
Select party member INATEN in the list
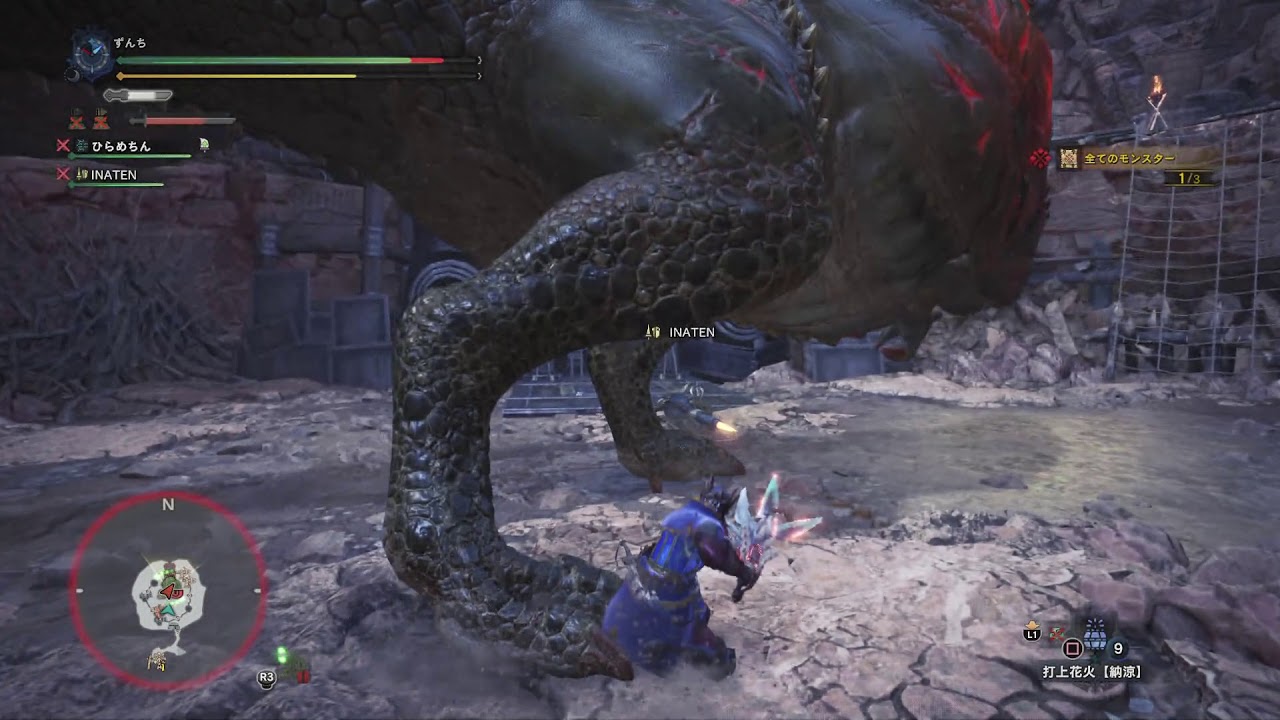point(113,175)
